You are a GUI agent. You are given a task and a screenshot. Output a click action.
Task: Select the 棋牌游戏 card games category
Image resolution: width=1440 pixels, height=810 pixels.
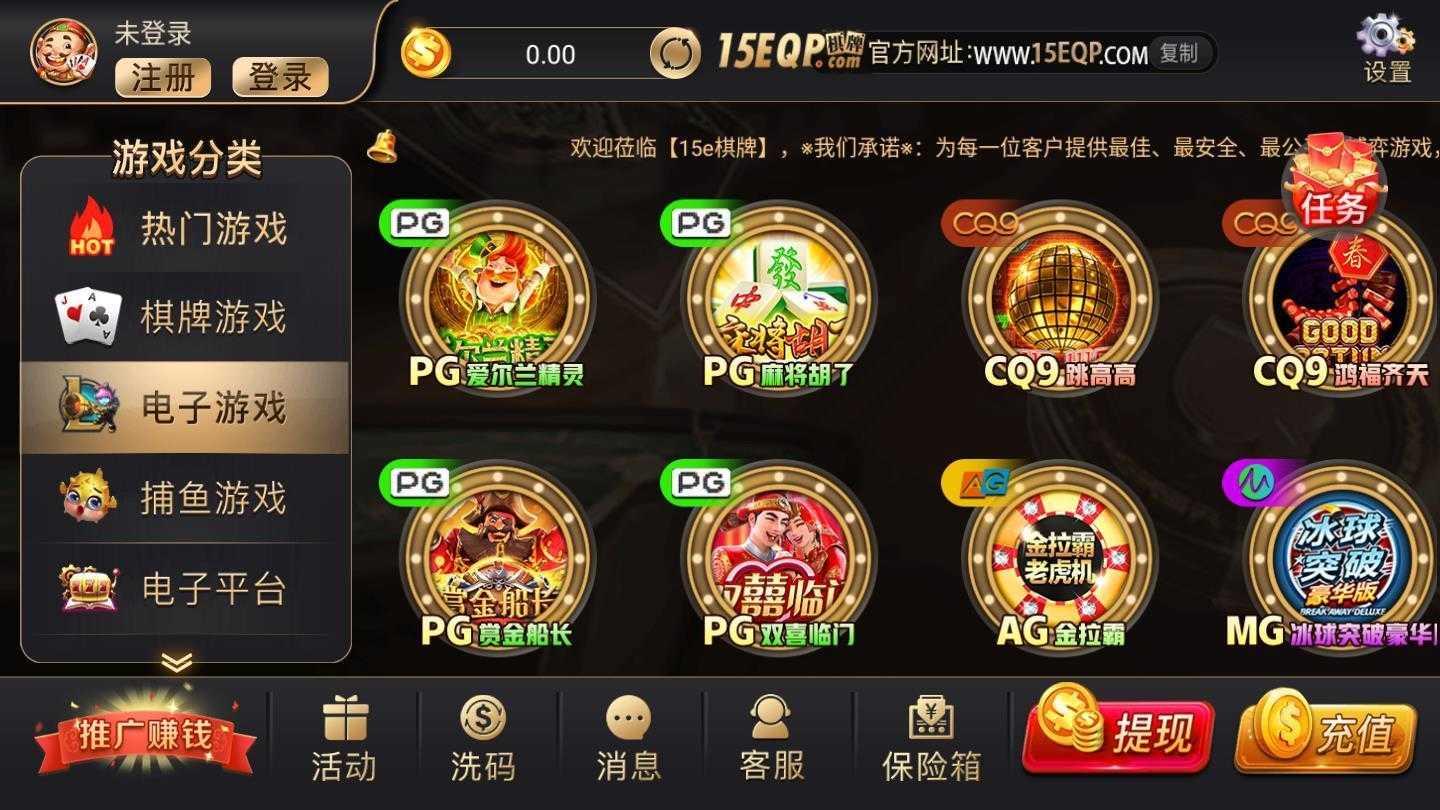(185, 317)
